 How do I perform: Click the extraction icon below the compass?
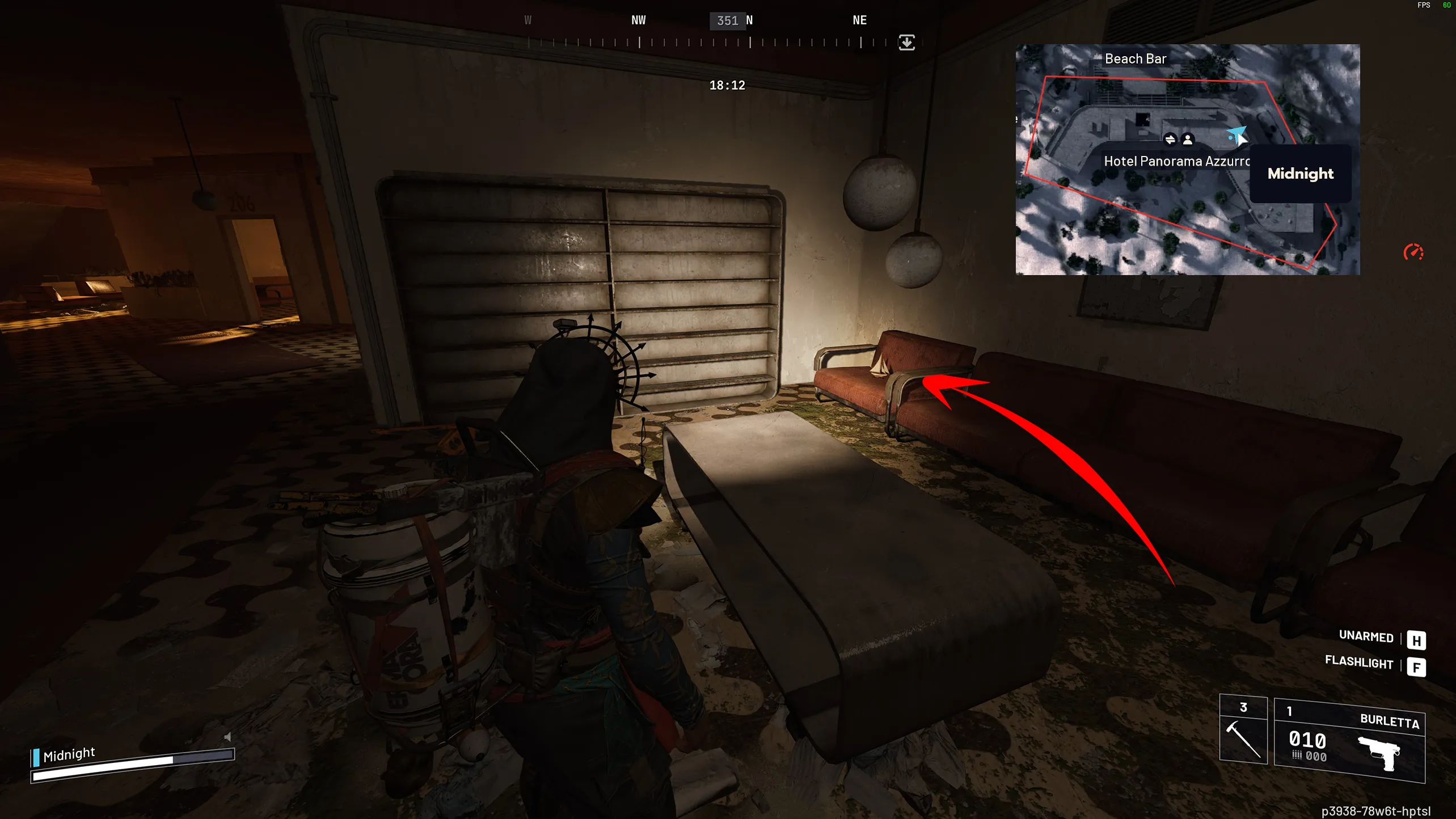click(906, 43)
